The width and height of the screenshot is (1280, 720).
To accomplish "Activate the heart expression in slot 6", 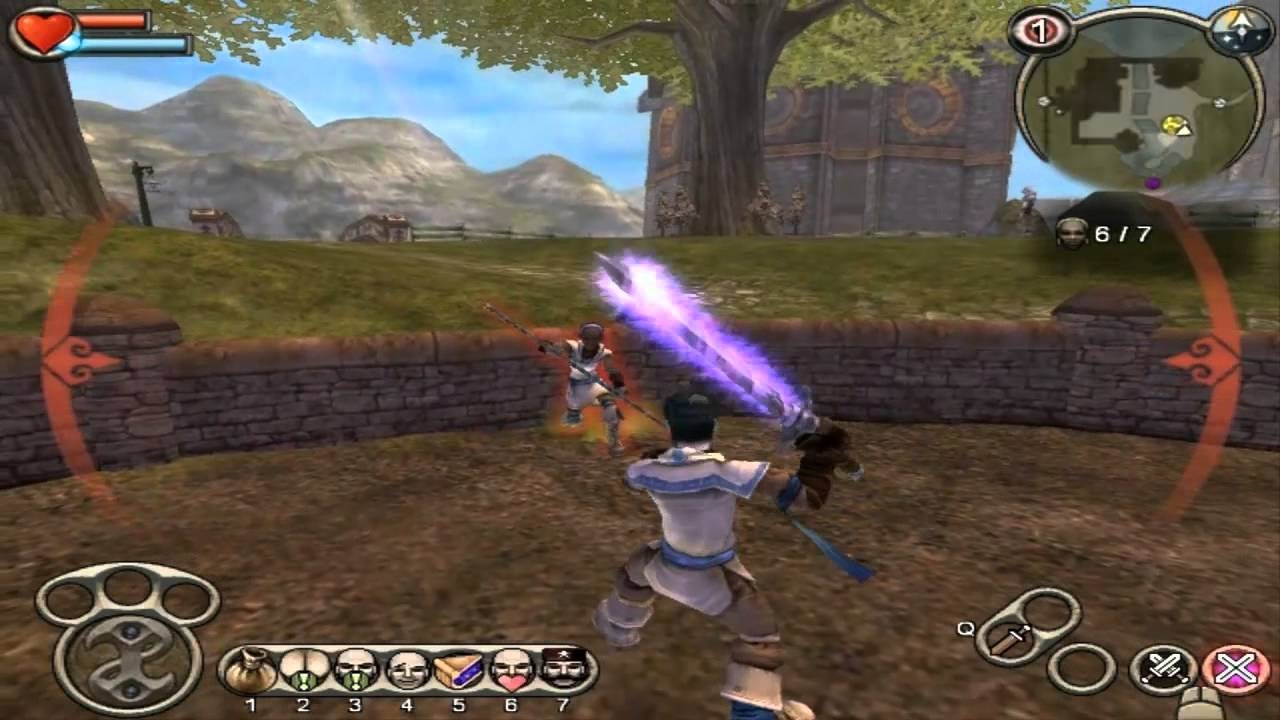I will pyautogui.click(x=511, y=670).
